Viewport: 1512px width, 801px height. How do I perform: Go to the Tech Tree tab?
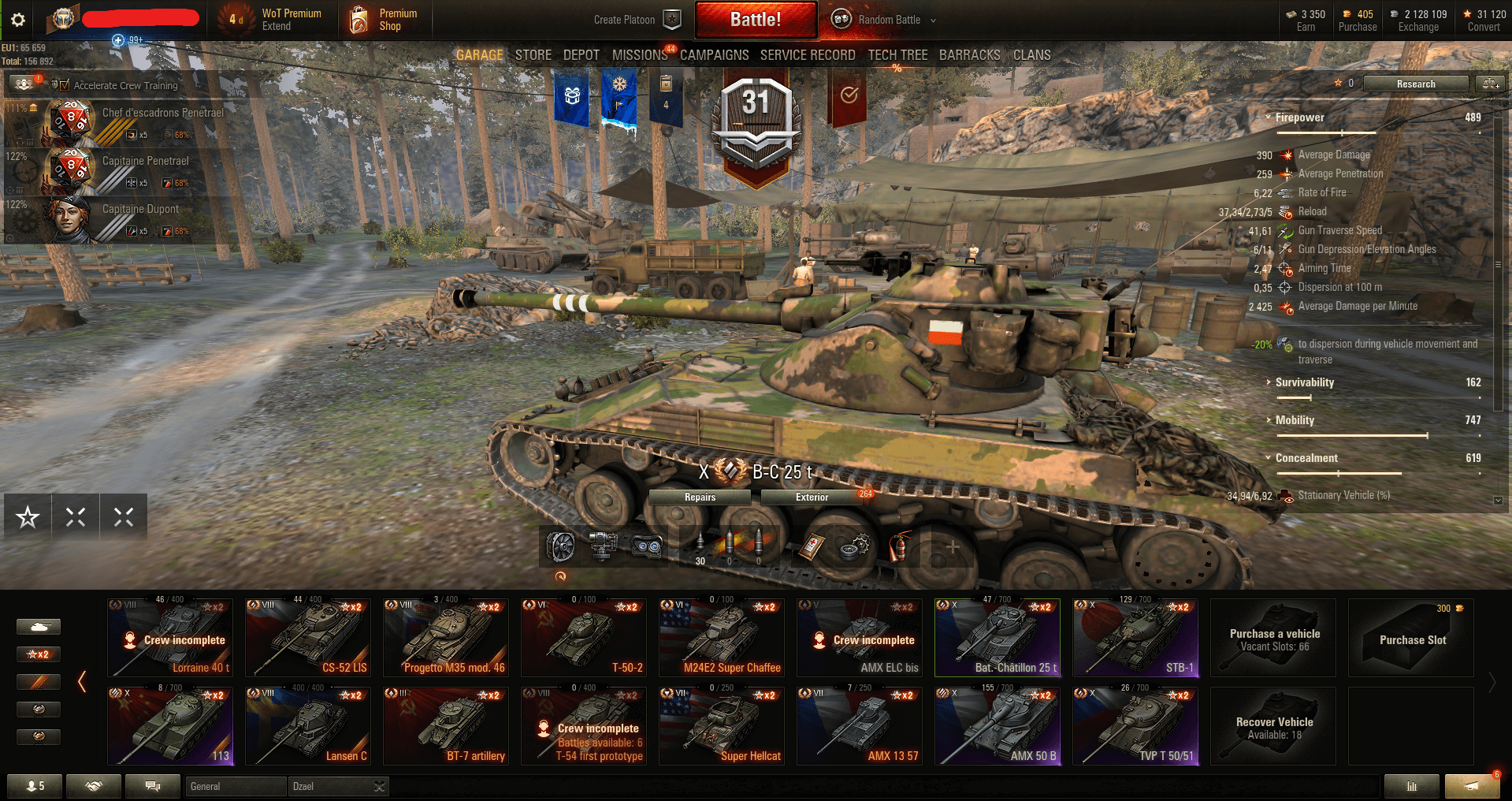(x=897, y=55)
